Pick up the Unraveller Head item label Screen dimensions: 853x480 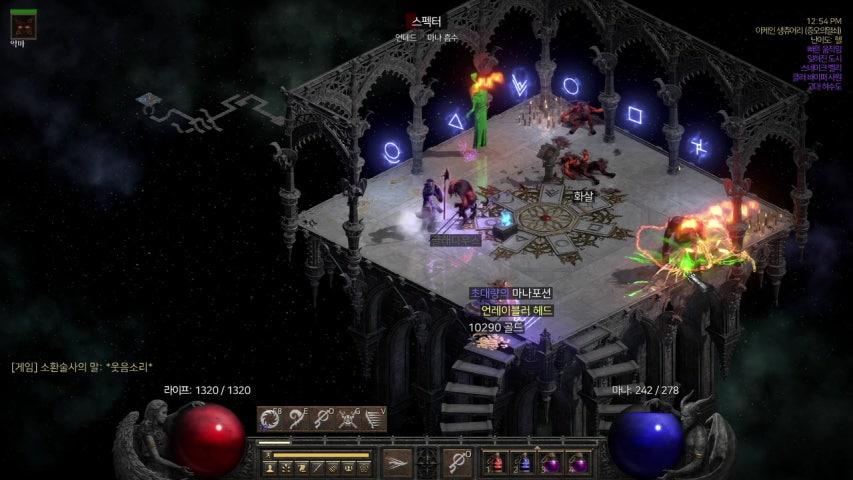pyautogui.click(x=517, y=310)
